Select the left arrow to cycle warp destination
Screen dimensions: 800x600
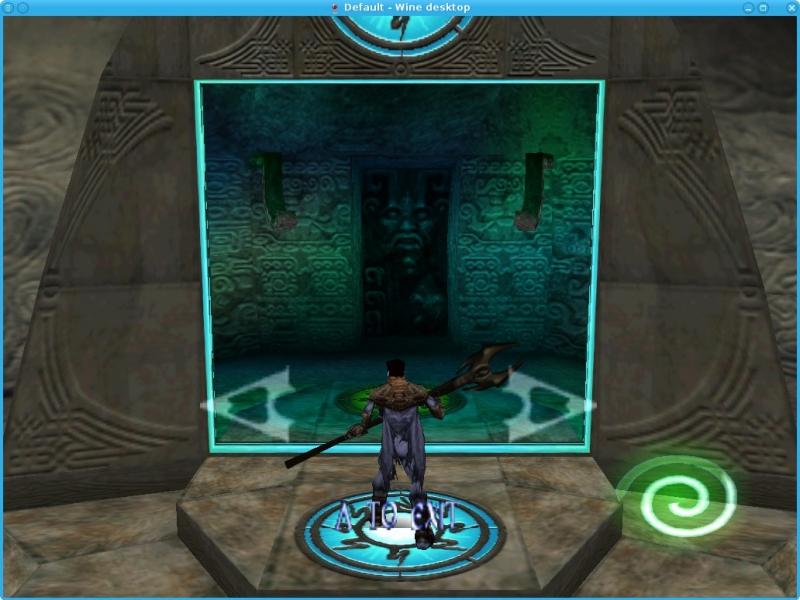(250, 405)
